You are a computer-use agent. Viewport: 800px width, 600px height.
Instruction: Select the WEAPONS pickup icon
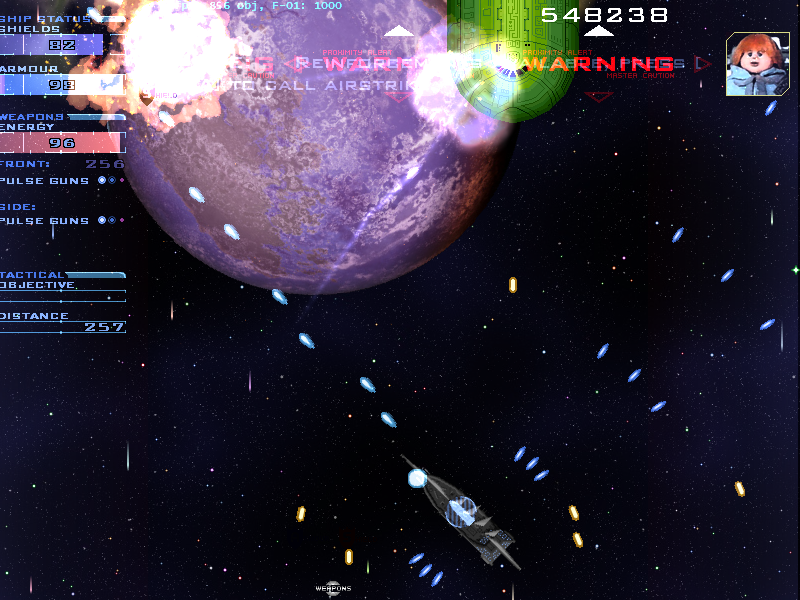click(333, 588)
